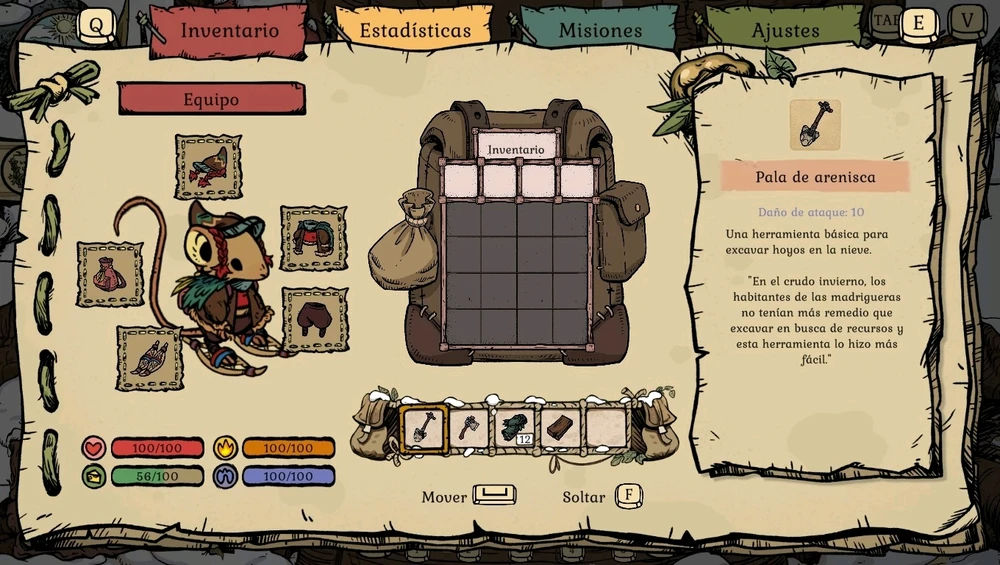Viewport: 1000px width, 565px height.
Task: Select the jacket equipment slot
Action: click(313, 239)
